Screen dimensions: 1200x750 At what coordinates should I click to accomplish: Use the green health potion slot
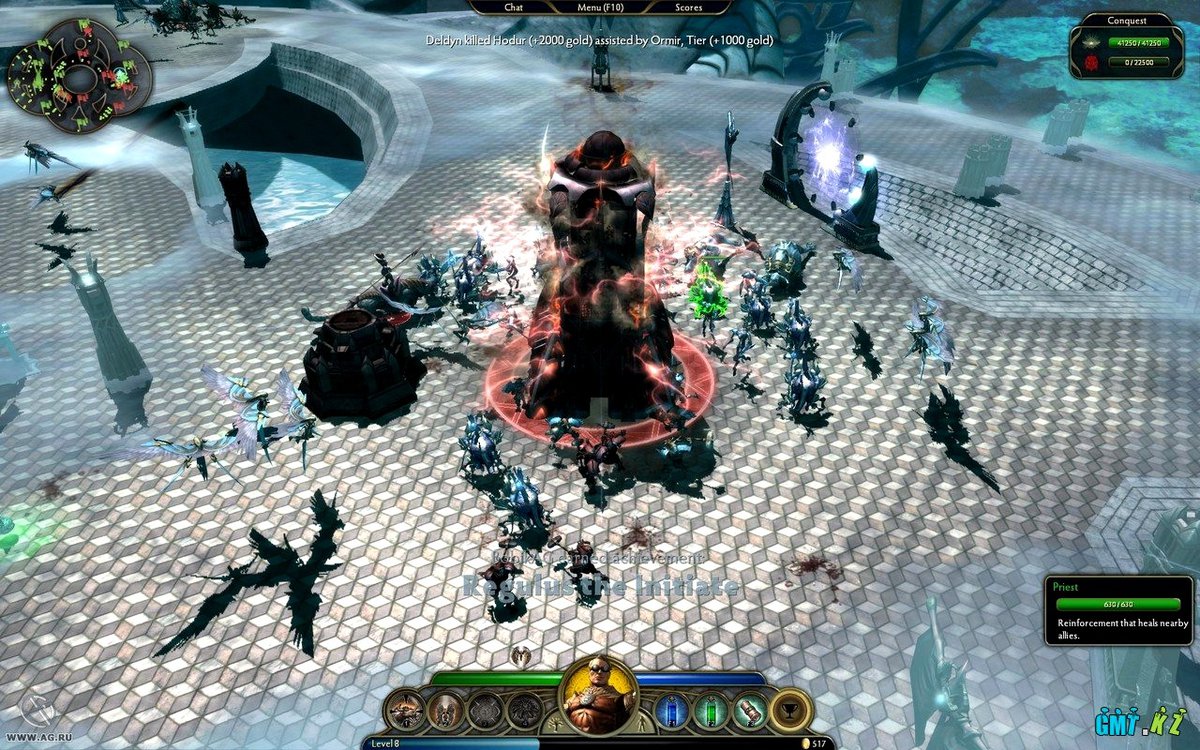click(x=711, y=710)
